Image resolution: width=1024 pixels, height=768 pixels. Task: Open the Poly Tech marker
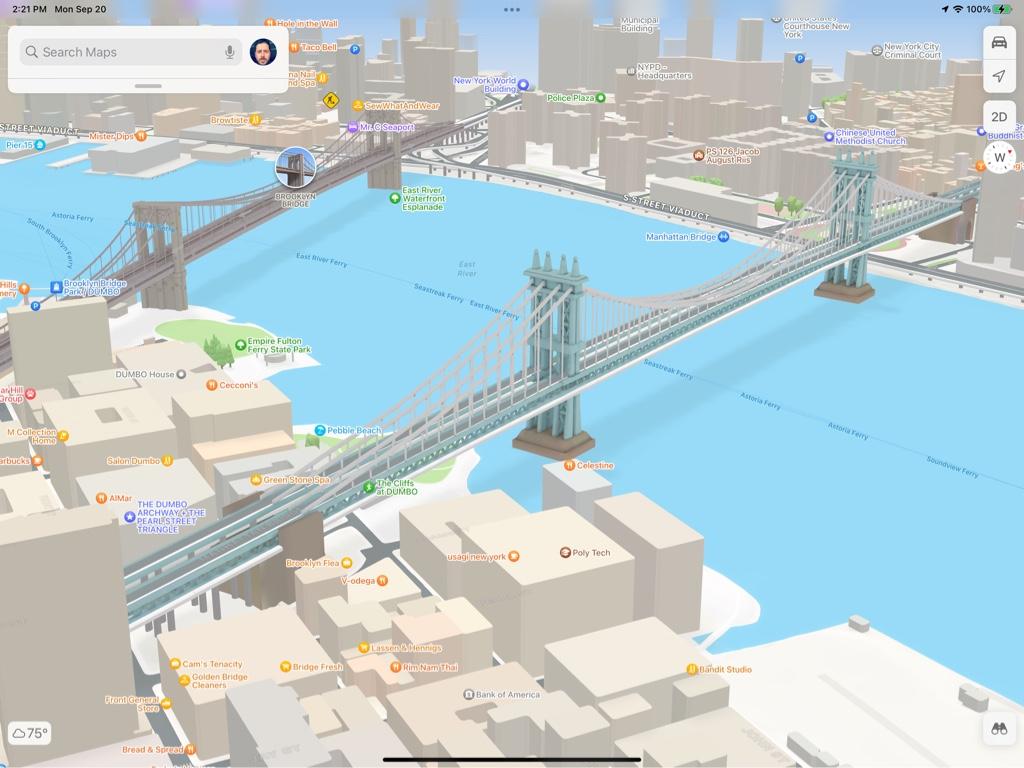click(x=565, y=552)
